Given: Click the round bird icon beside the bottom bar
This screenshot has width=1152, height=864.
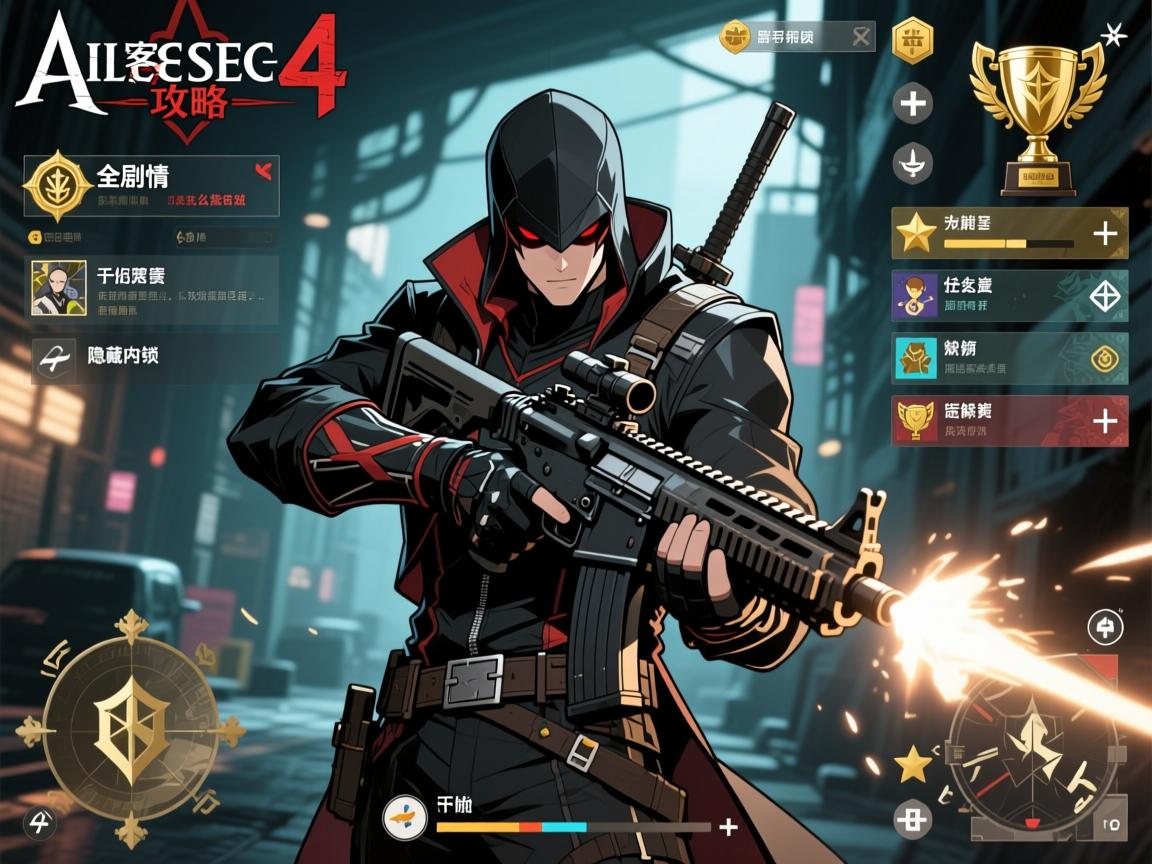Looking at the screenshot, I should tap(405, 817).
